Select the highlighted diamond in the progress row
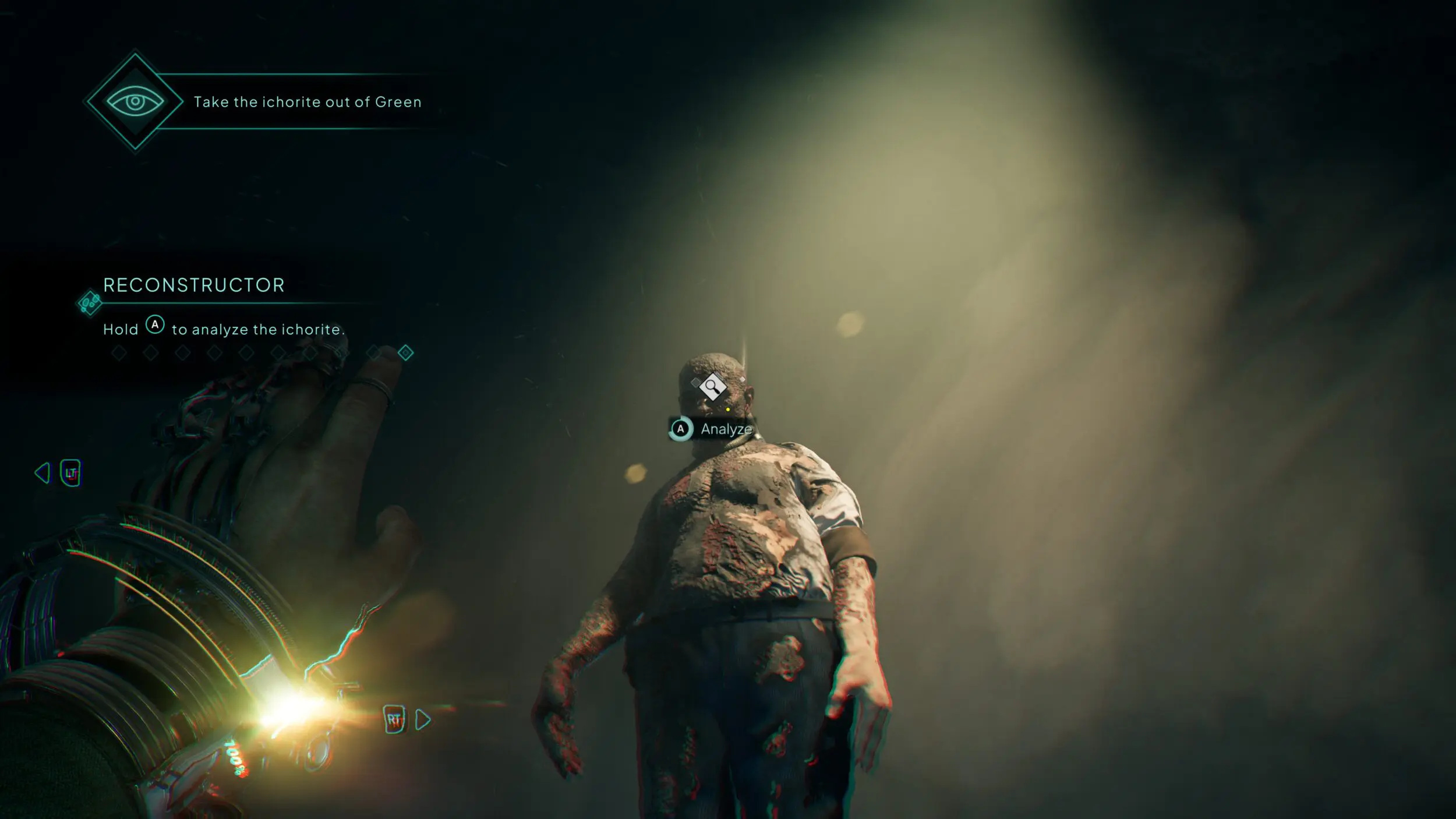The image size is (1456, 819). pos(405,352)
